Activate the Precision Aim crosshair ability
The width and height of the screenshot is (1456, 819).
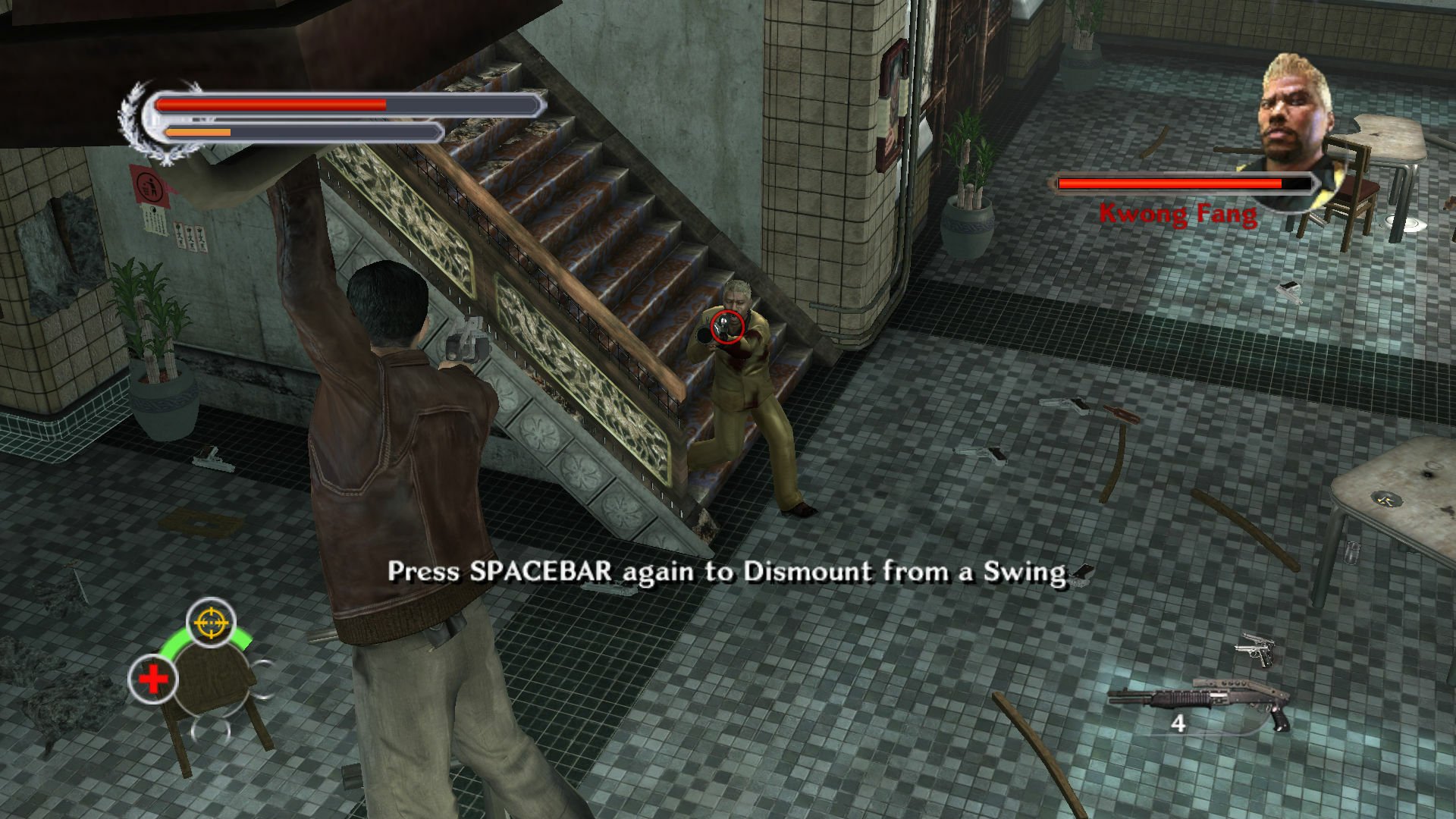pyautogui.click(x=211, y=623)
